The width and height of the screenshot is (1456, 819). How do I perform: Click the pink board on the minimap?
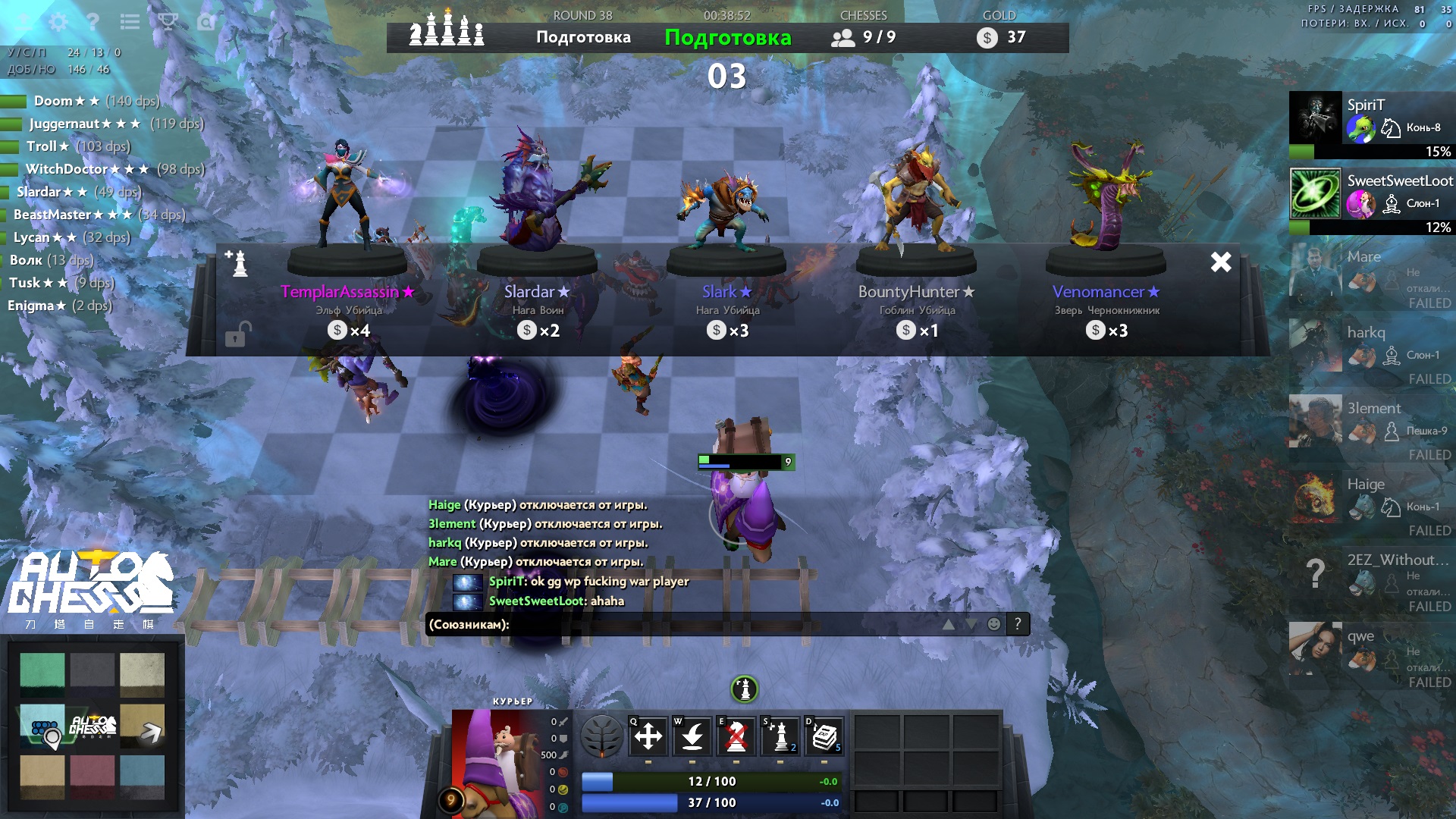tap(93, 776)
